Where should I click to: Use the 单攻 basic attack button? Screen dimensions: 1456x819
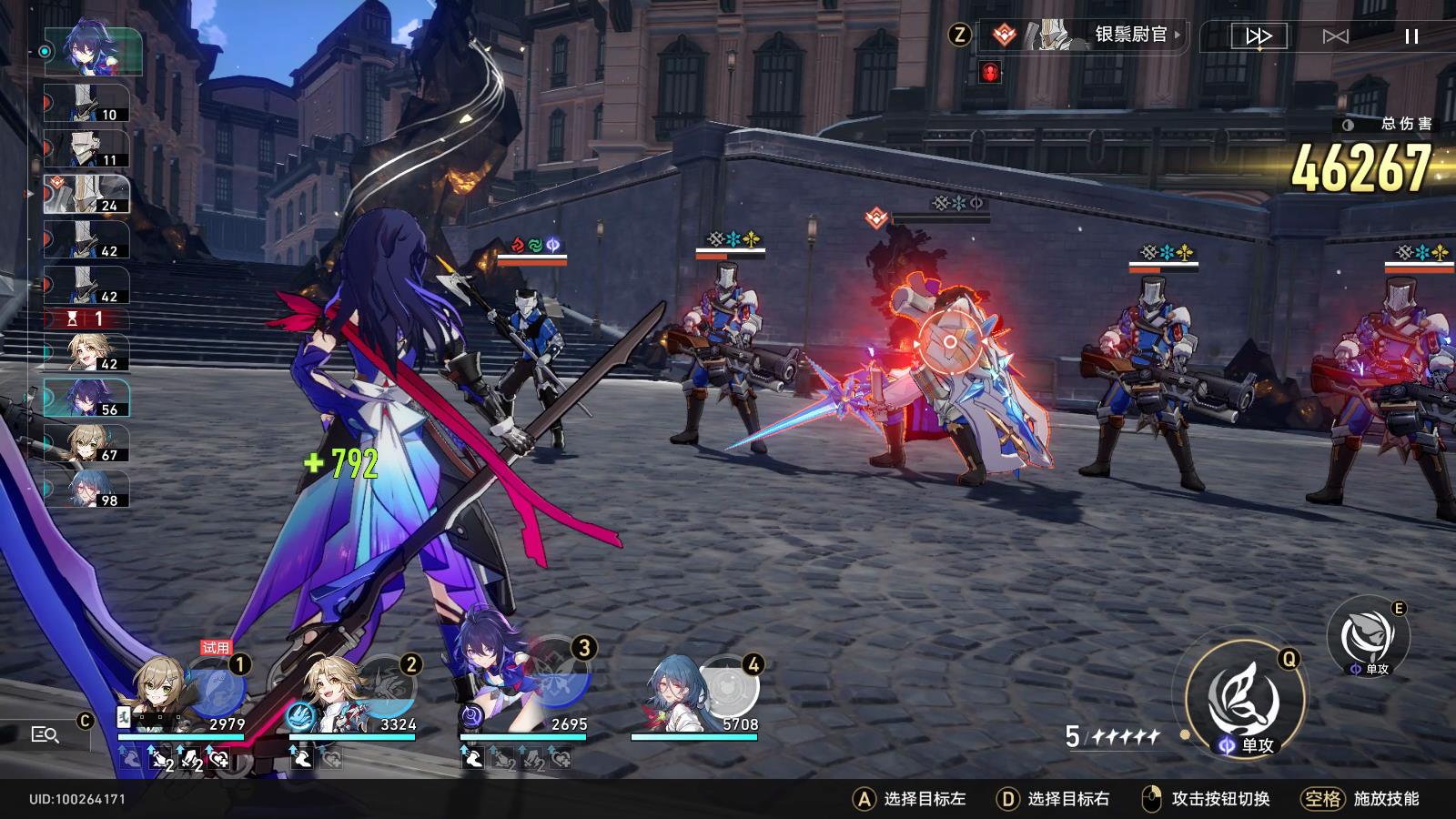[x=1243, y=701]
